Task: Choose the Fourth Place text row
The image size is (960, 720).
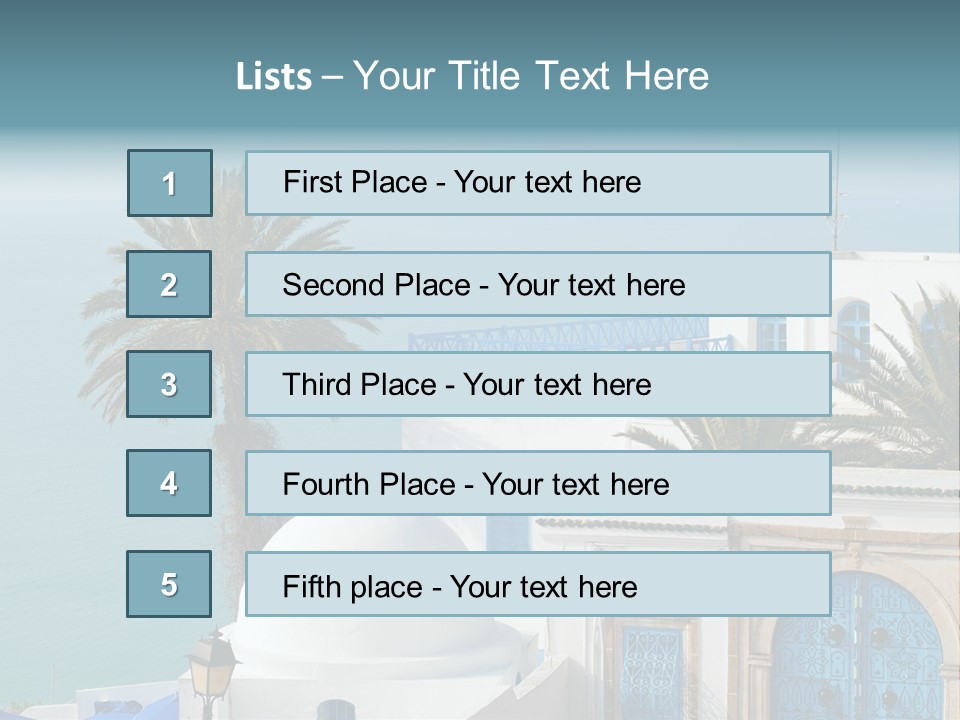Action: [538, 483]
